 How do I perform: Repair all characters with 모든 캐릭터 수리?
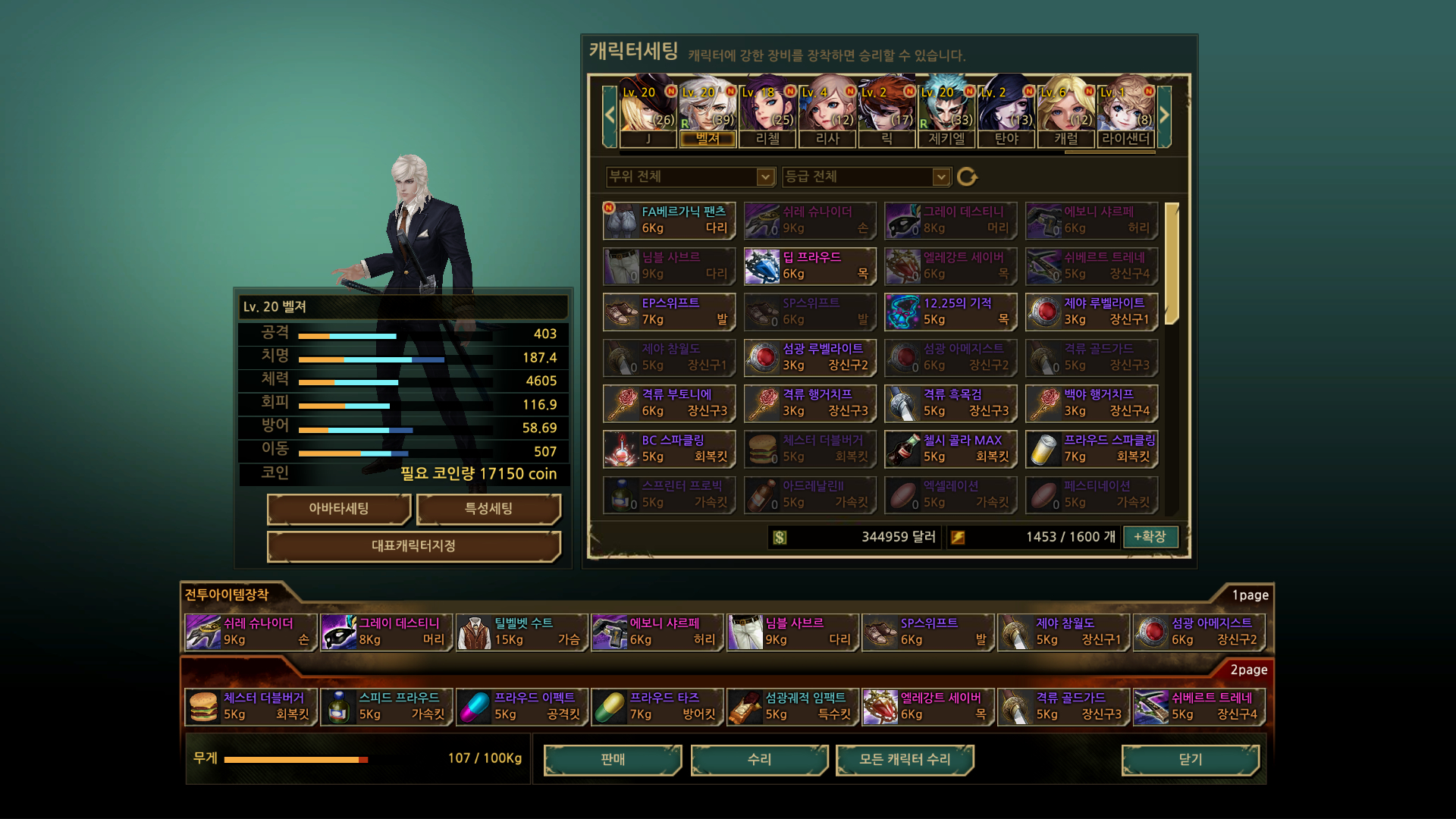click(x=905, y=760)
